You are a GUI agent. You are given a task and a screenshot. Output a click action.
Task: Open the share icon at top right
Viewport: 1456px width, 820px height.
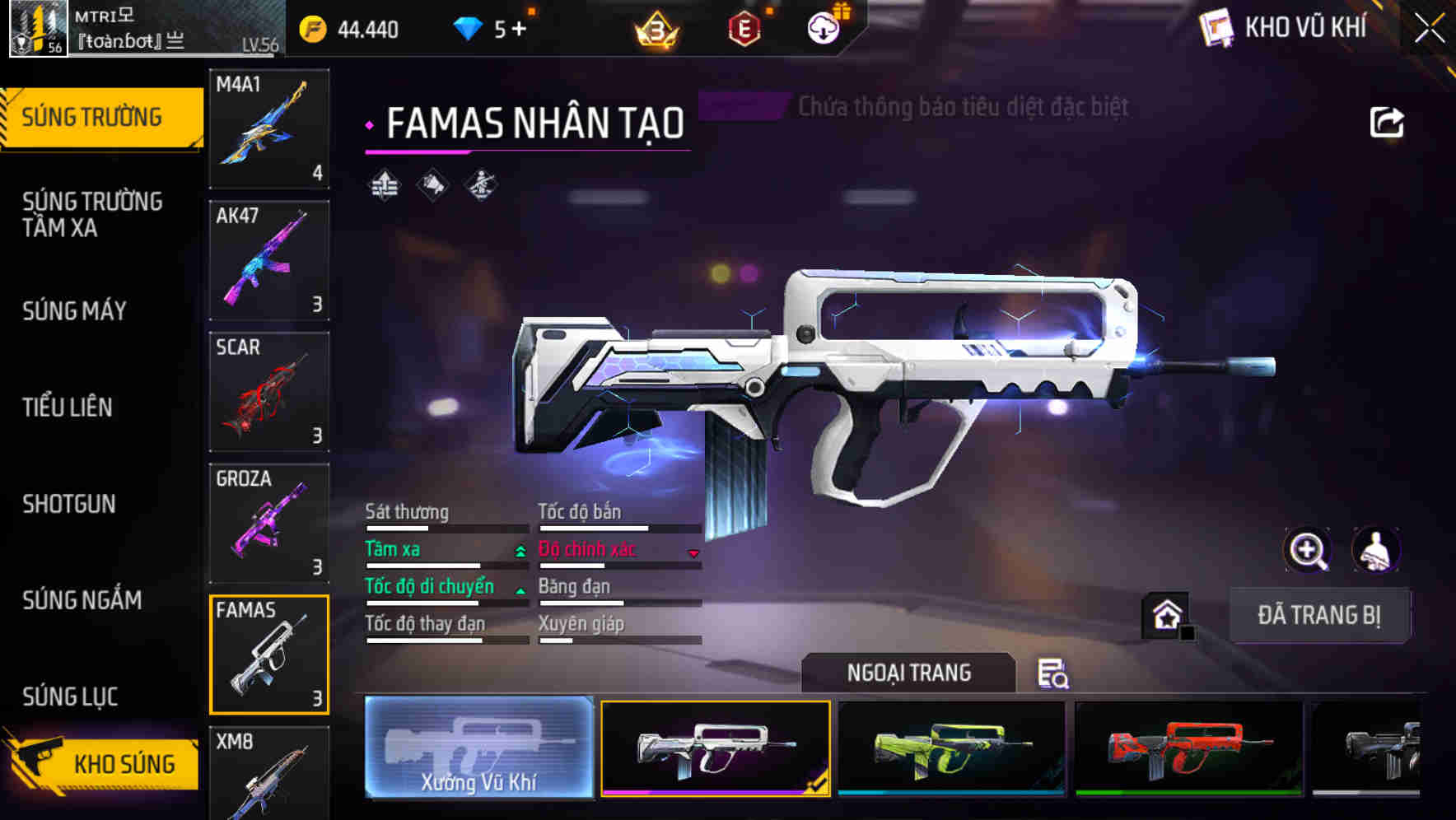tap(1388, 121)
